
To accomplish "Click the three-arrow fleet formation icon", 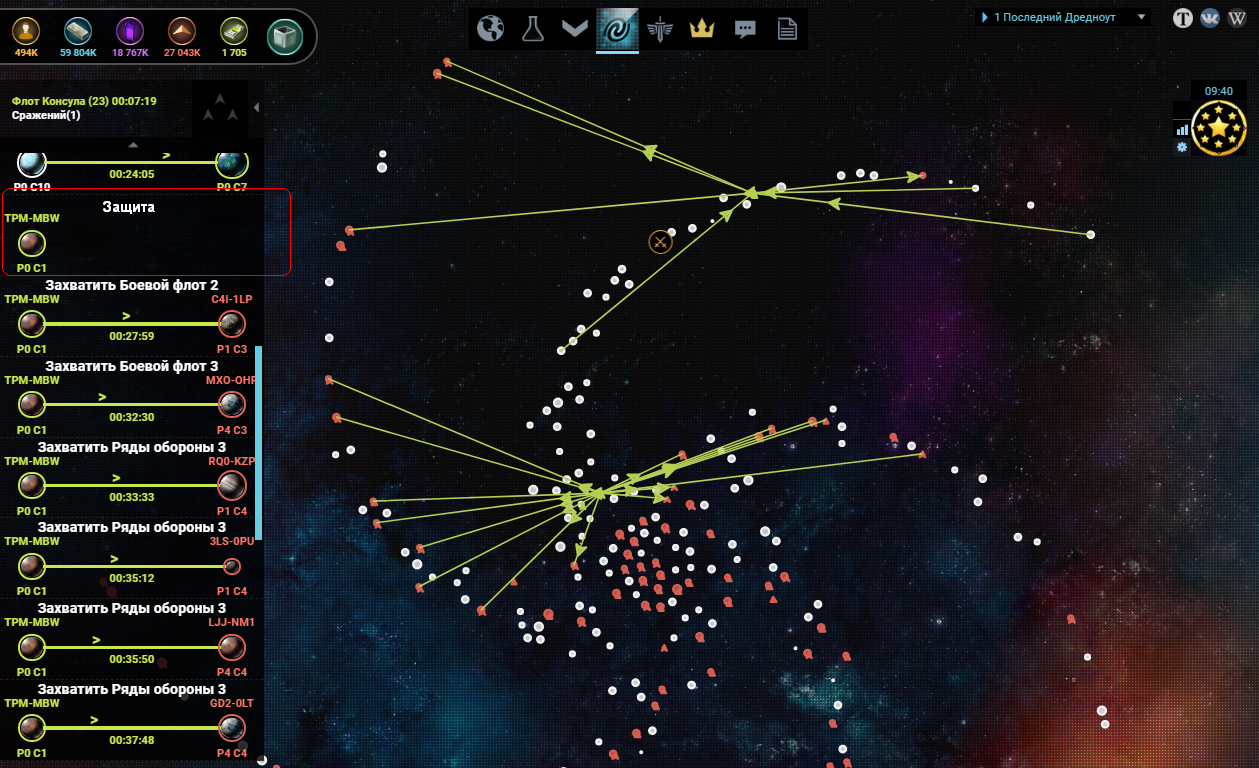I will pos(220,108).
